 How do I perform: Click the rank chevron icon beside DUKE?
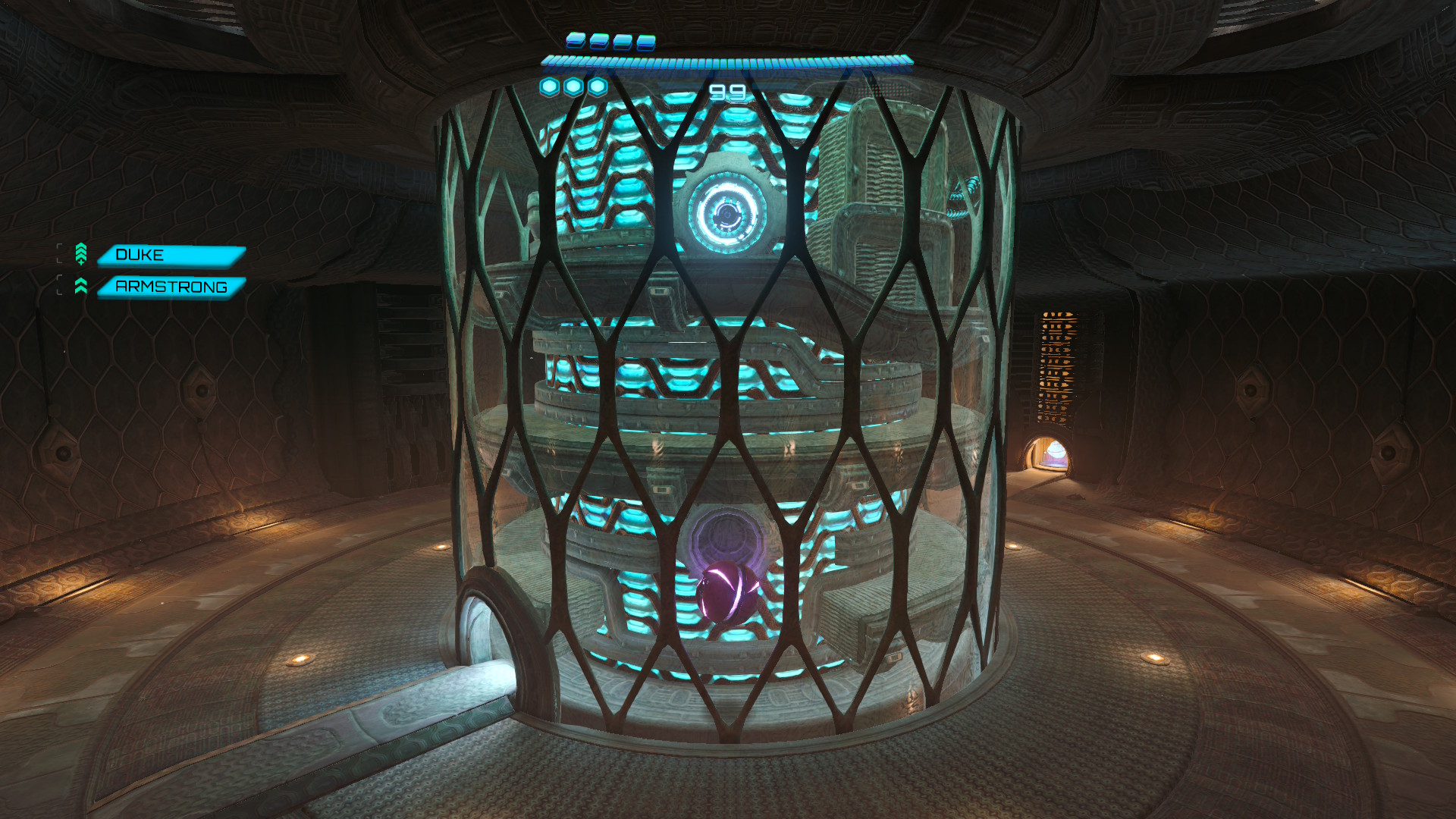coord(81,254)
